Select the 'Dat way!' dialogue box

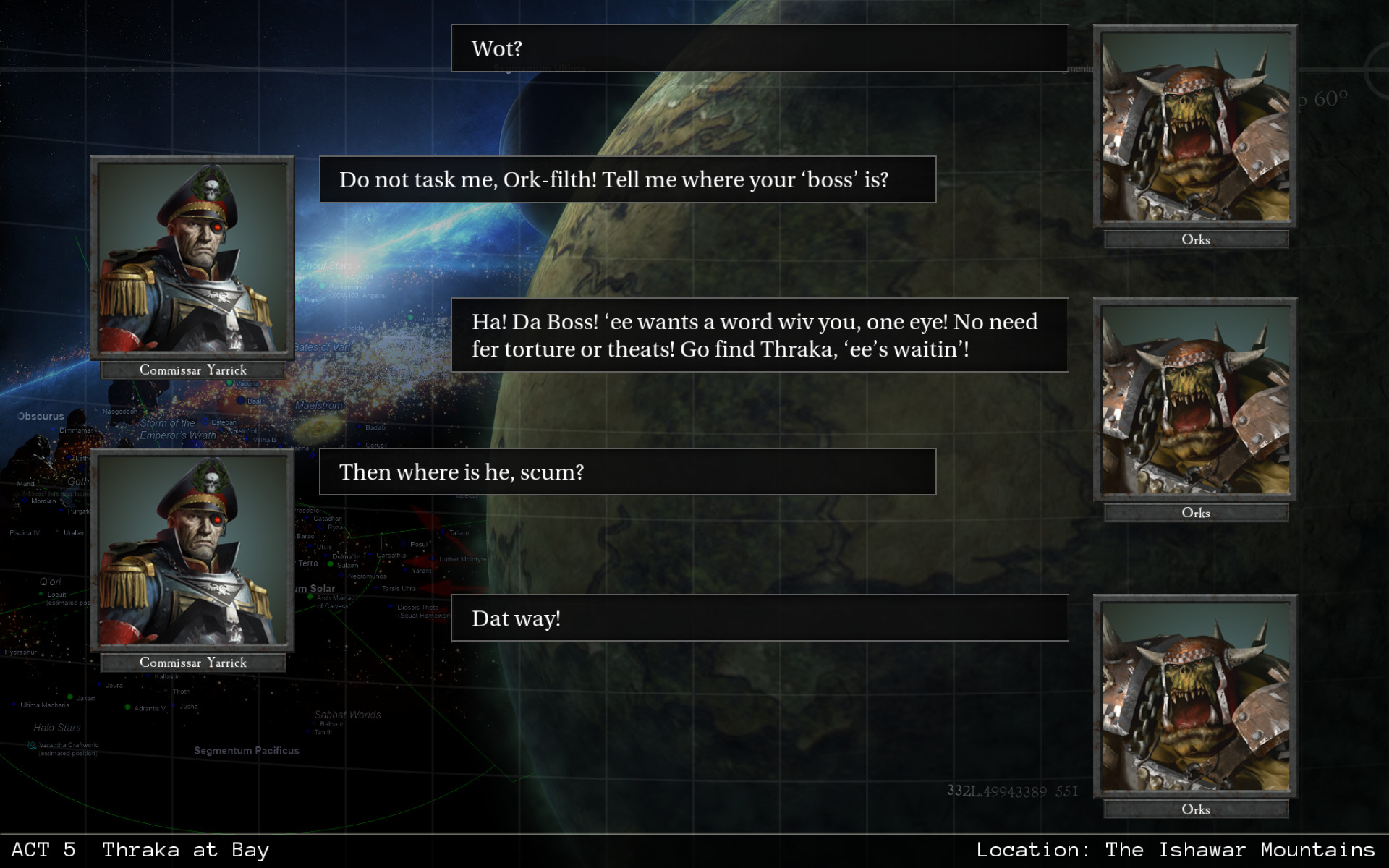pos(759,618)
